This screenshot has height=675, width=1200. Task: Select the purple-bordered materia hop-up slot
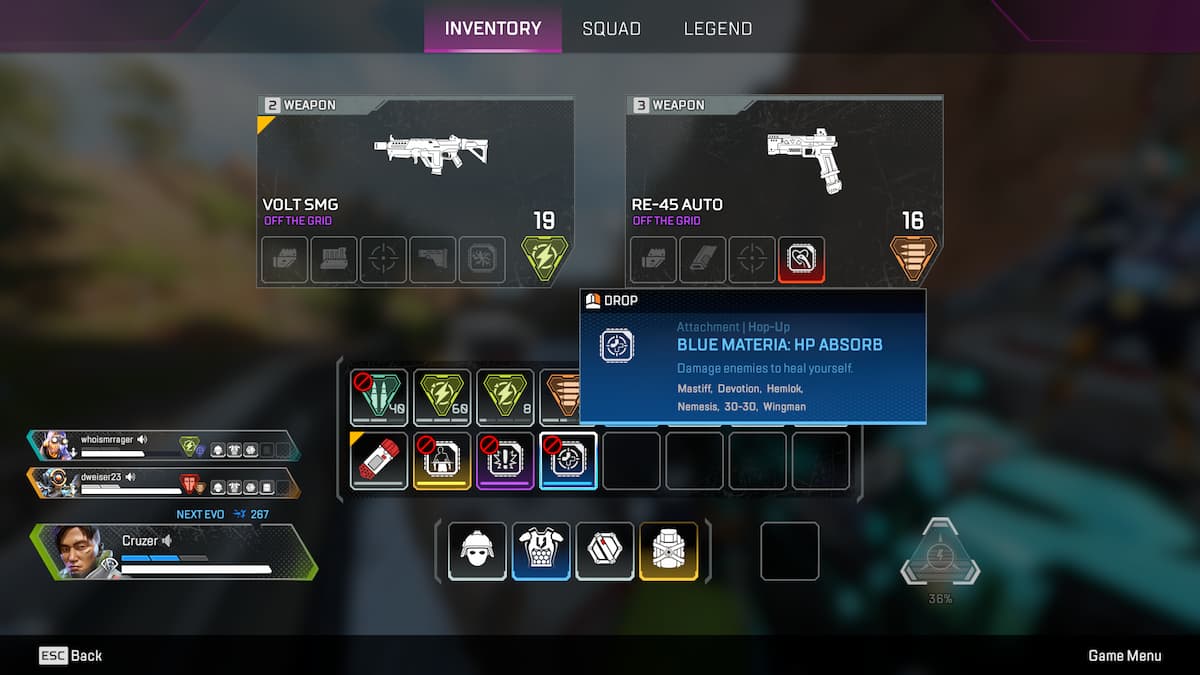[x=505, y=460]
